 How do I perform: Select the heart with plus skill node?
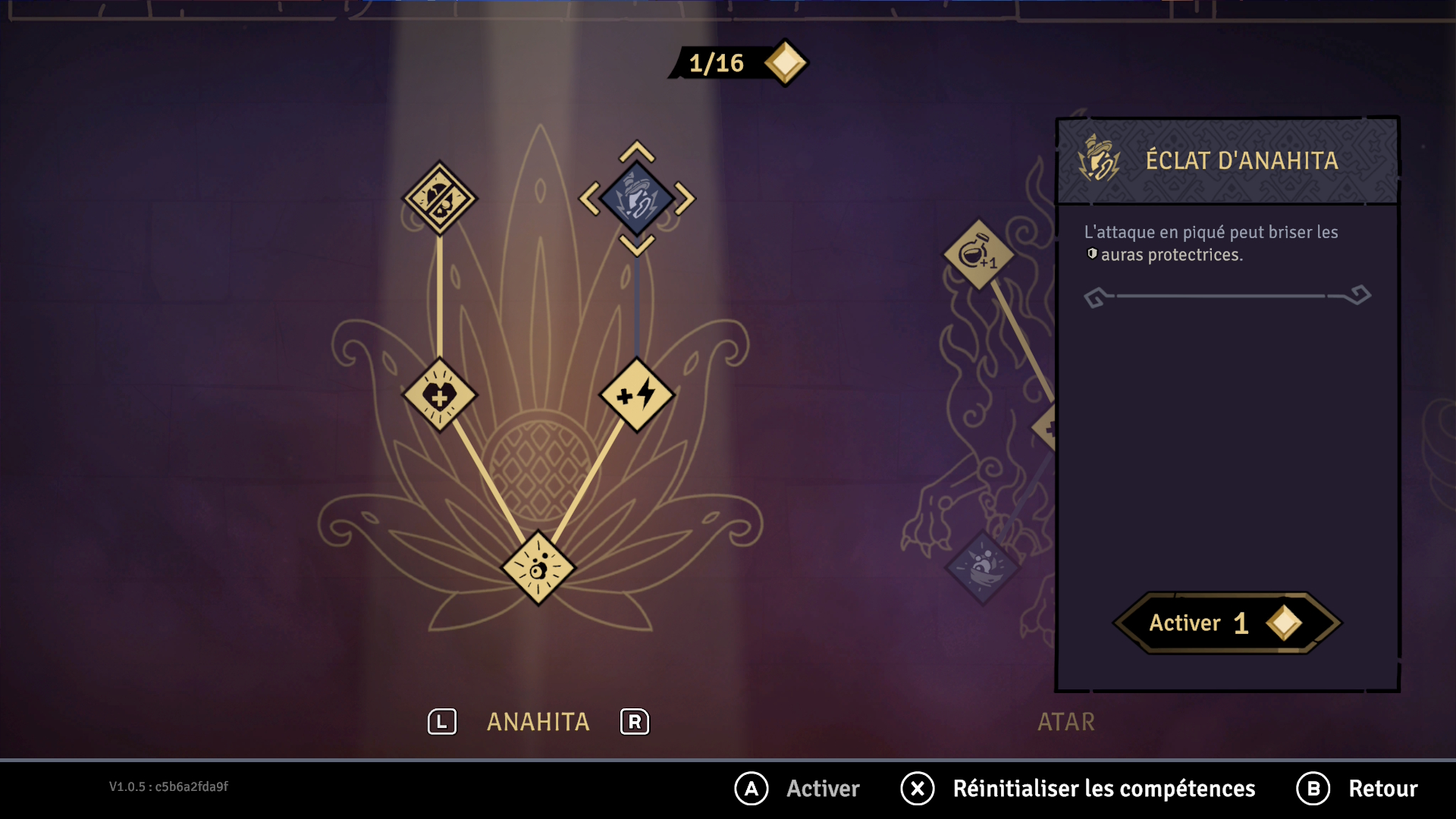point(440,395)
